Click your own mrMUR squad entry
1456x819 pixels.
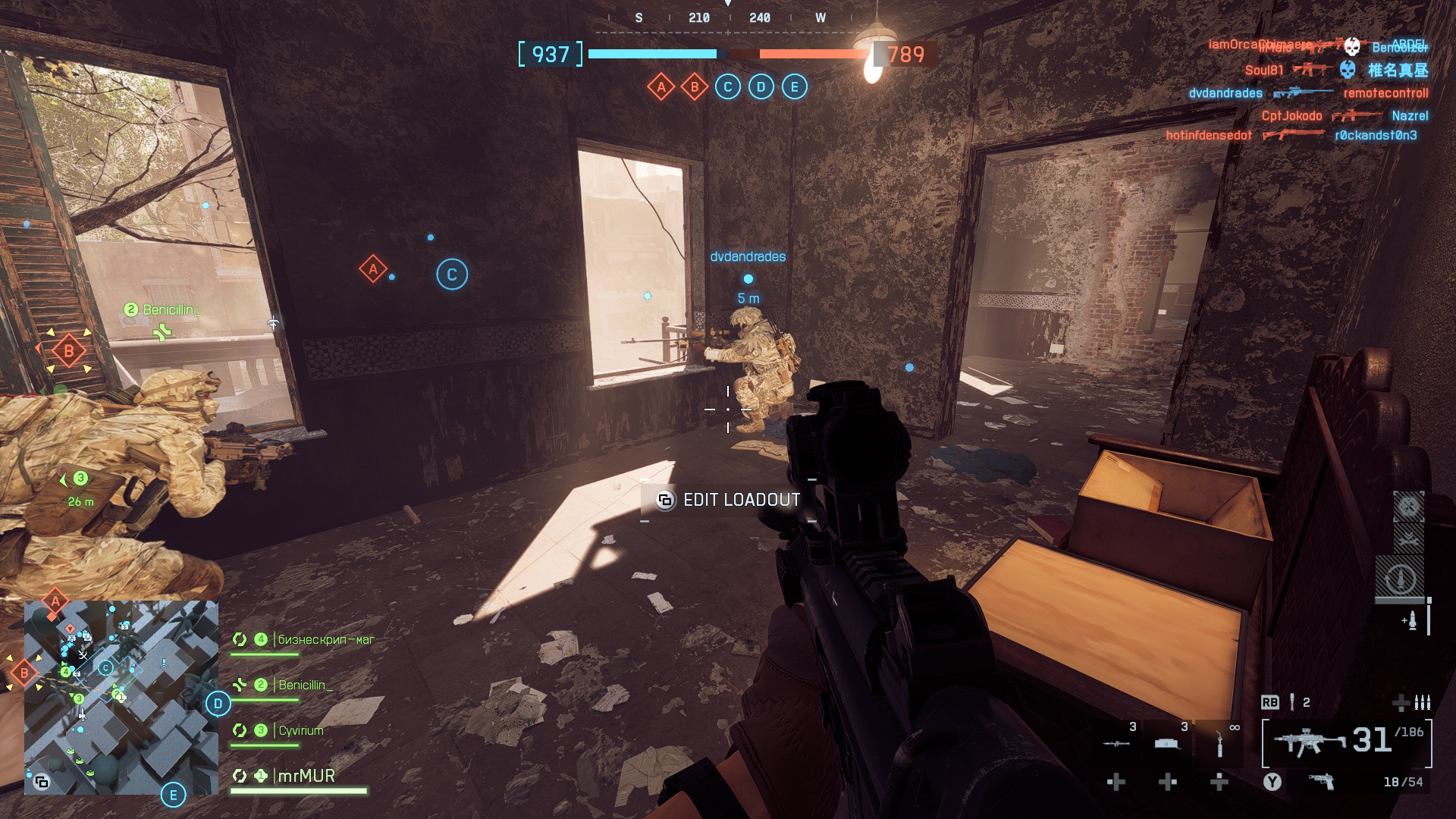coord(306,776)
